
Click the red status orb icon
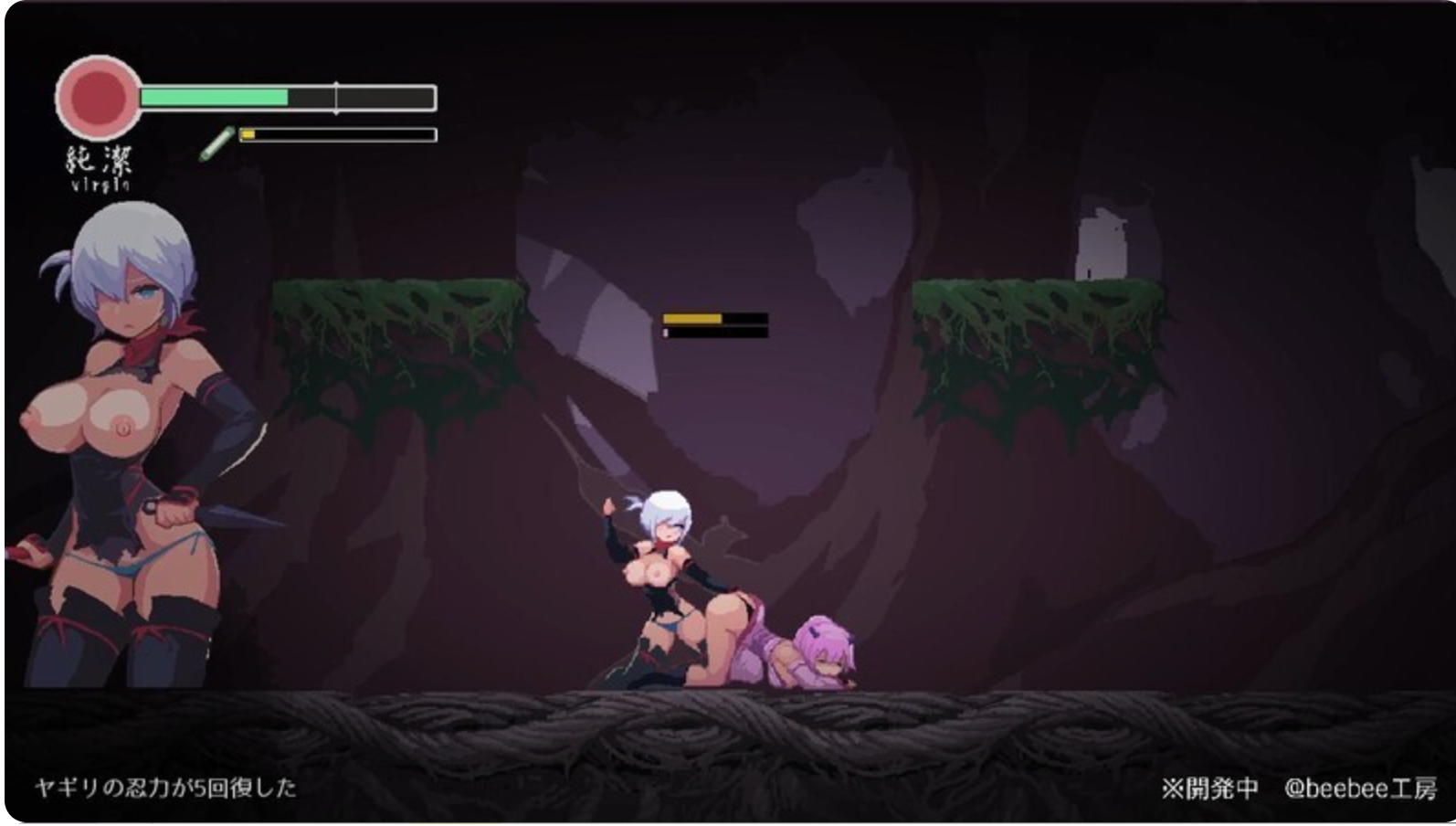tap(98, 97)
